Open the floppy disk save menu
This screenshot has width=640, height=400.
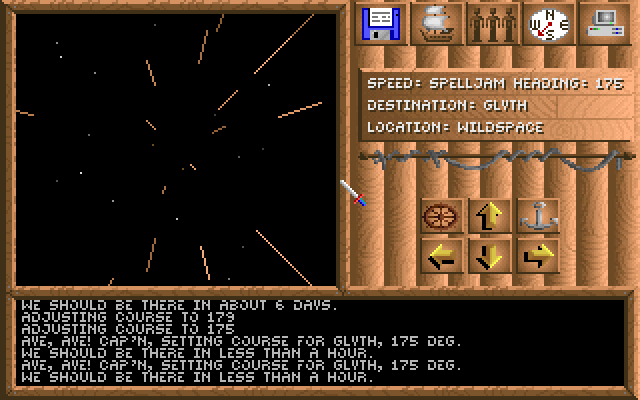click(380, 24)
